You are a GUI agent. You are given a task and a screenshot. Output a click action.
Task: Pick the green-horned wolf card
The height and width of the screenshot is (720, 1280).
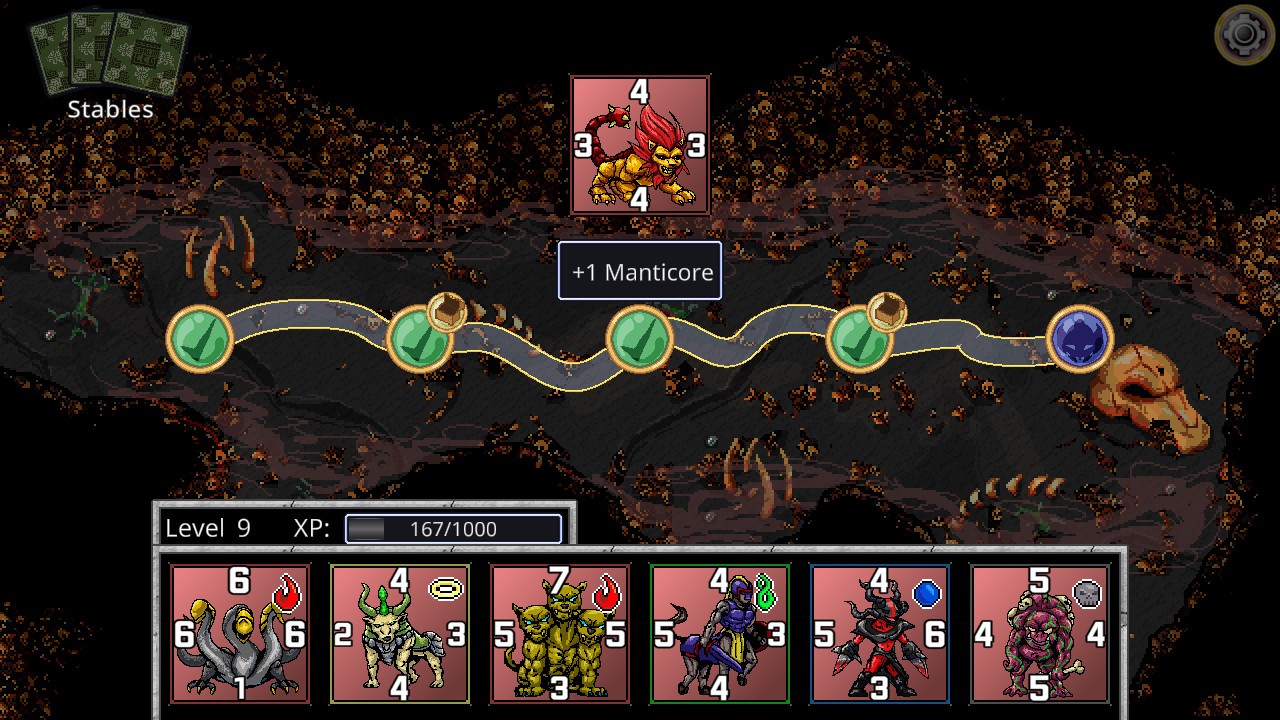400,633
